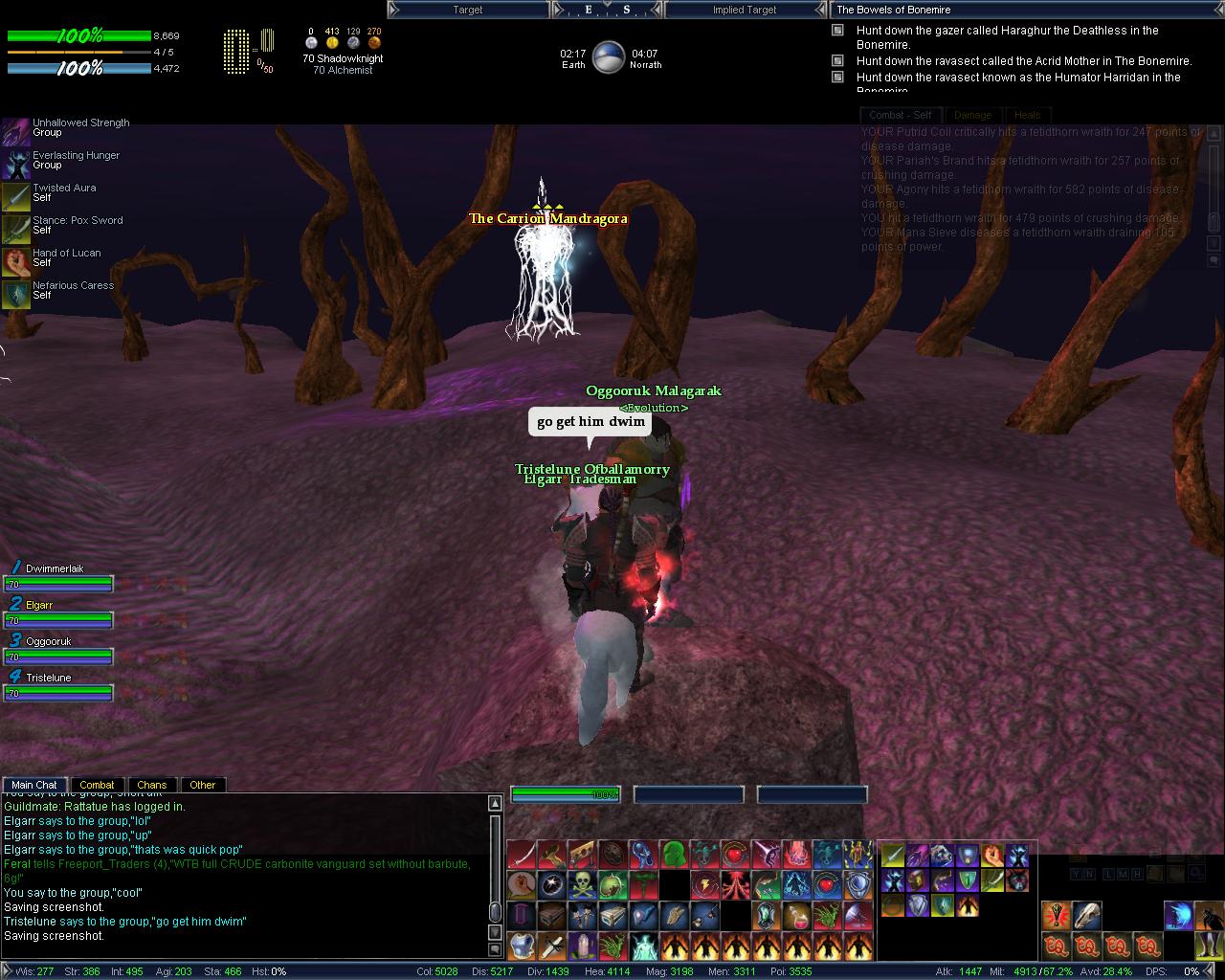
Task: Select the Other chat tab
Action: (x=202, y=785)
